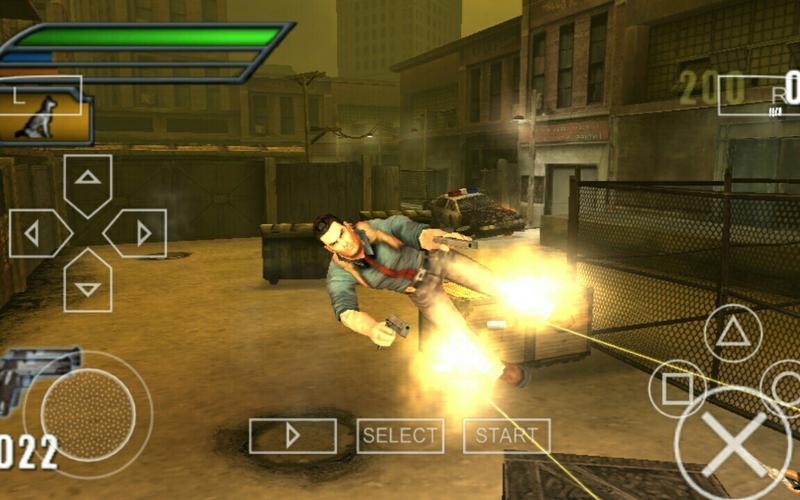Hit the large cross action button
The width and height of the screenshot is (800, 500).
(733, 445)
